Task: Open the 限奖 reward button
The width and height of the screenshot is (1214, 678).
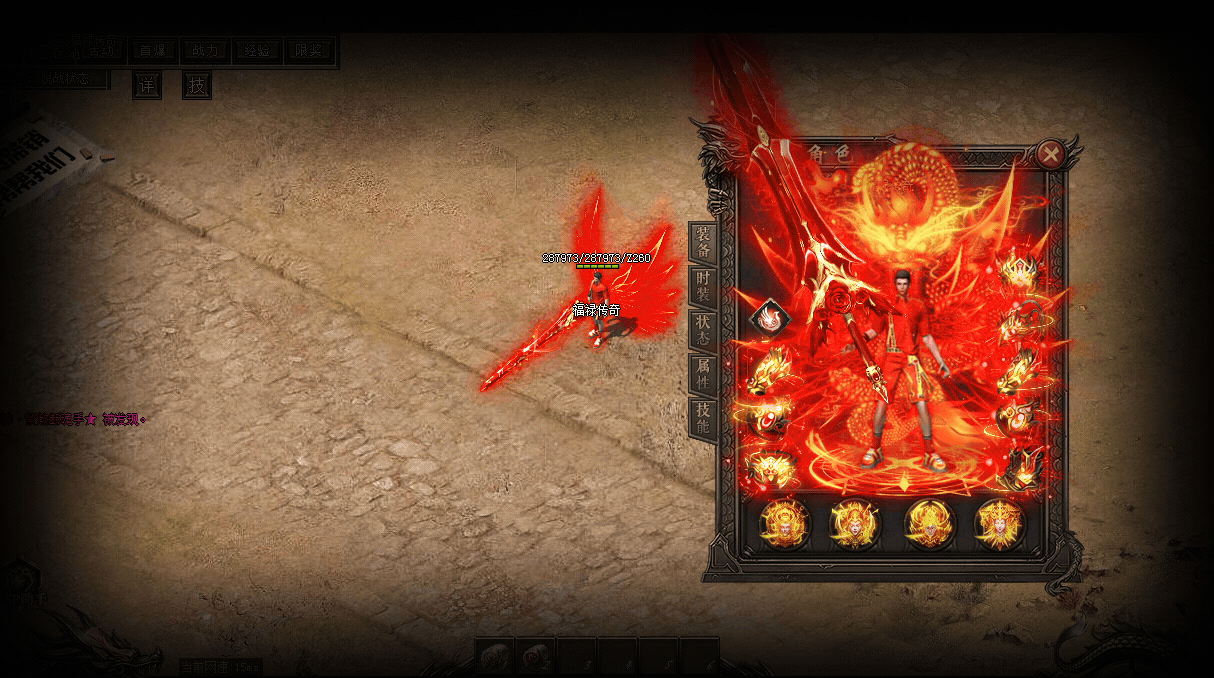Action: coord(309,51)
